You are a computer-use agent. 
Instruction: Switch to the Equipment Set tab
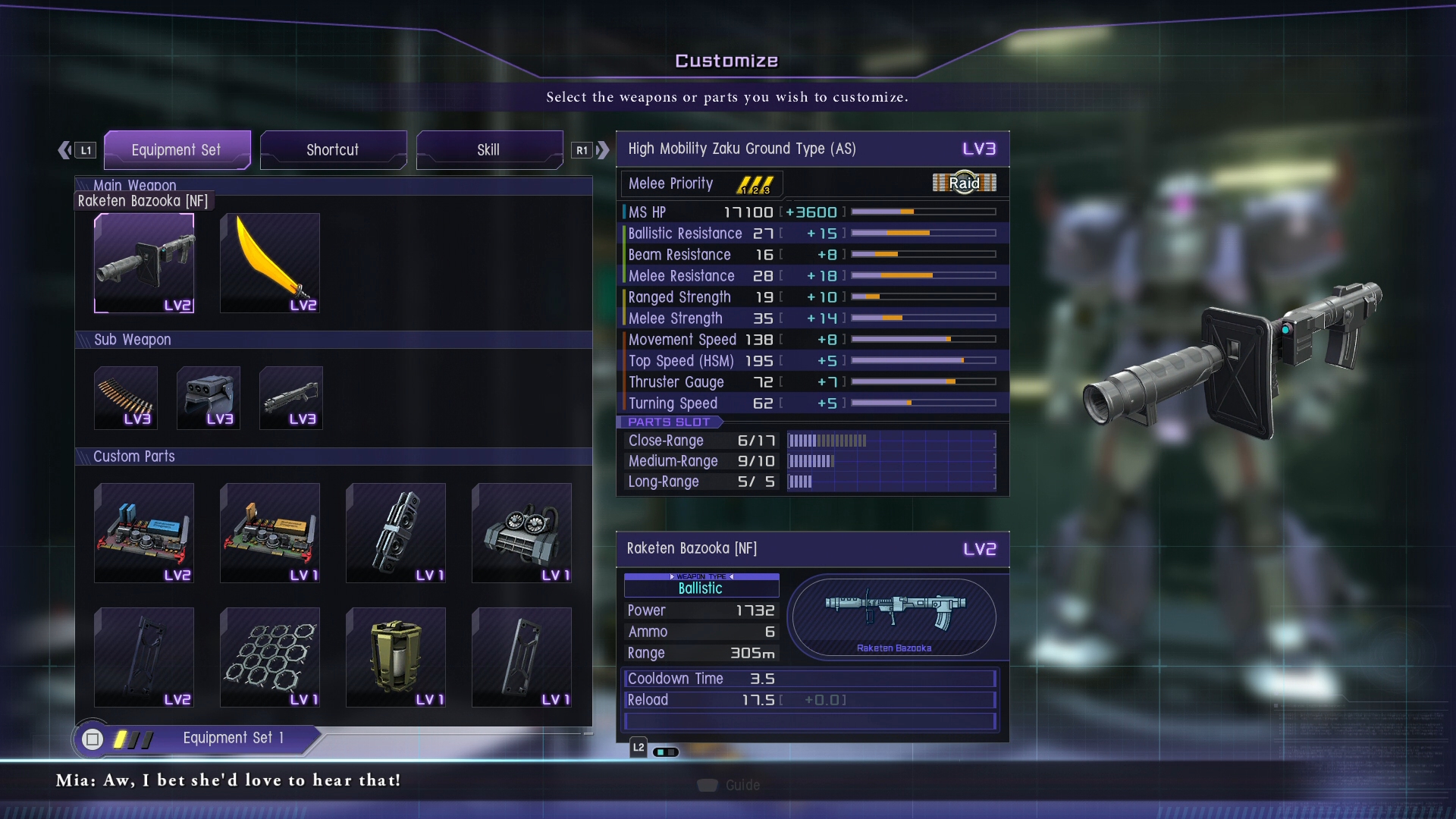[177, 149]
